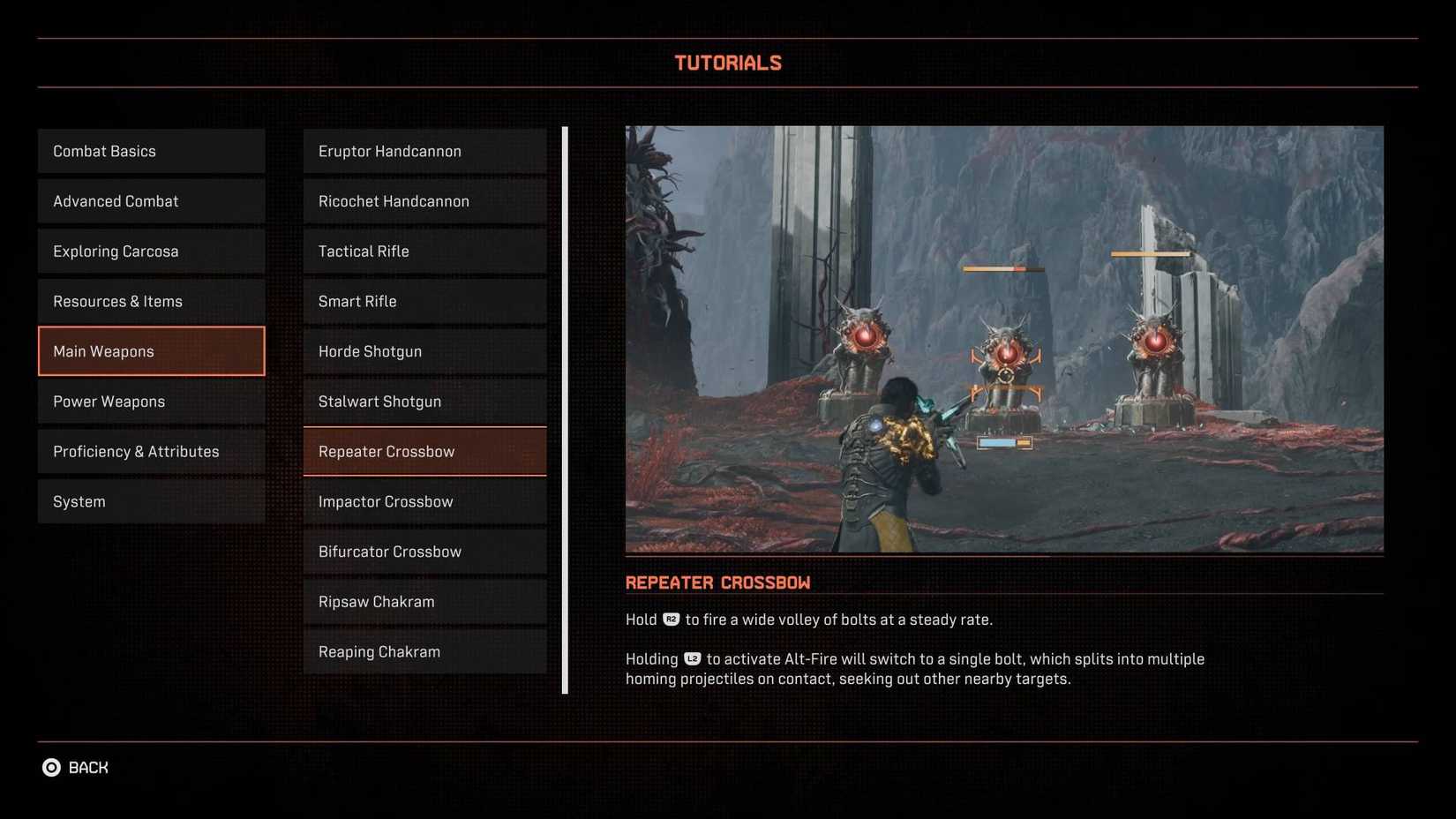Click the circle Back icon at bottom left

coord(51,767)
